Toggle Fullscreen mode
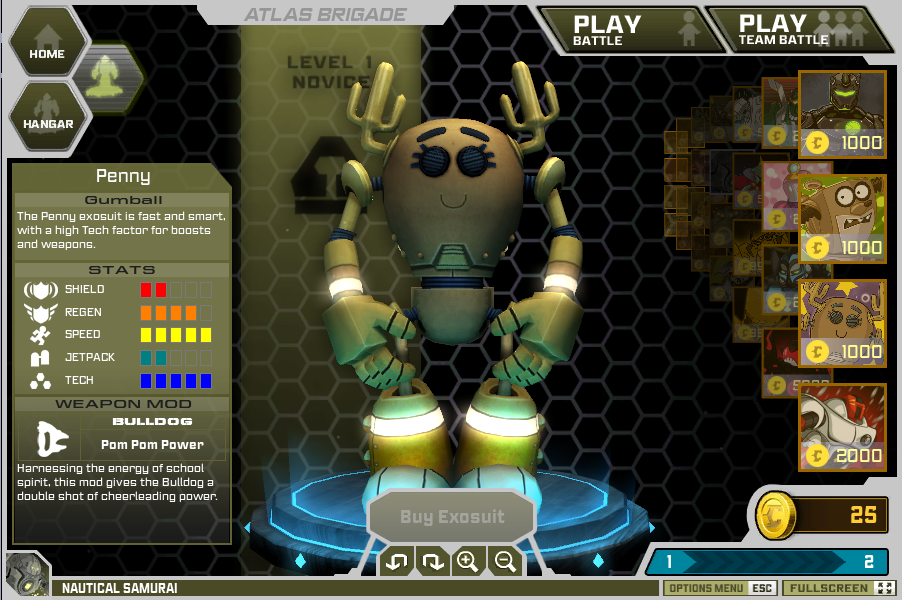Viewport: 902px width, 600px height. tap(839, 588)
